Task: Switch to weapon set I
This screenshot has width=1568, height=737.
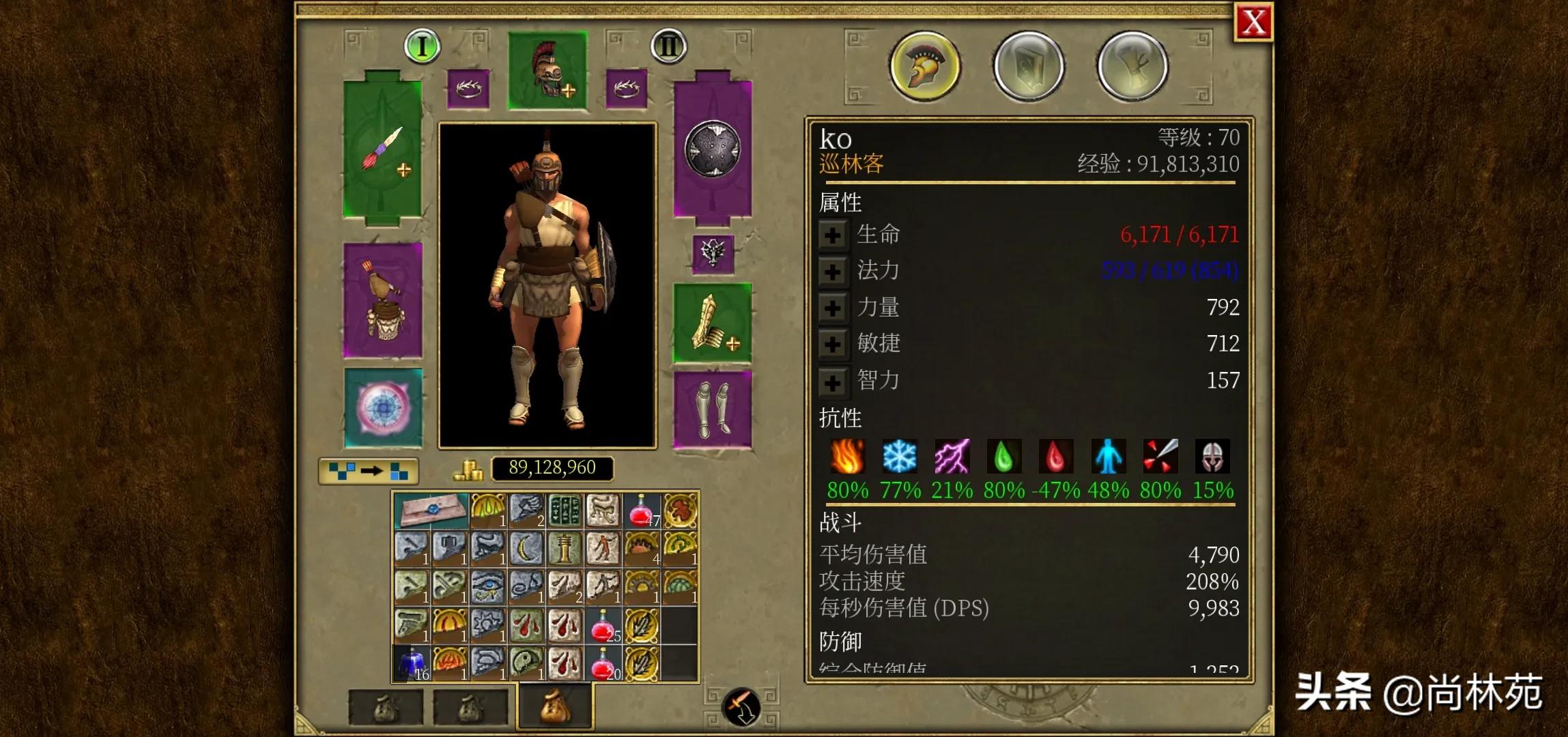Action: point(422,46)
